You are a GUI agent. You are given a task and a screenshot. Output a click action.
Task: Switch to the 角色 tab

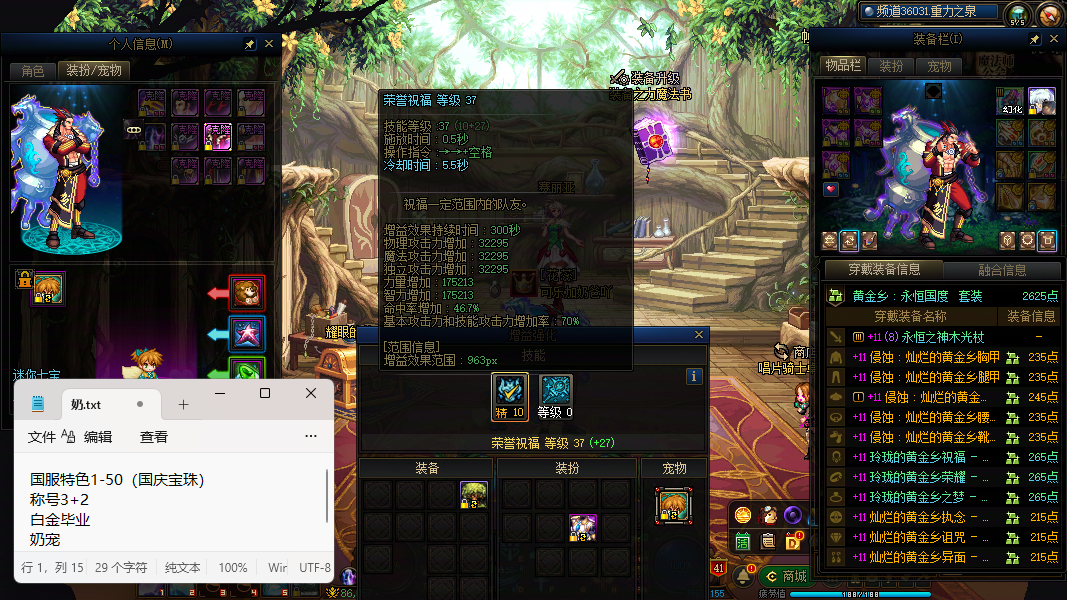point(33,71)
